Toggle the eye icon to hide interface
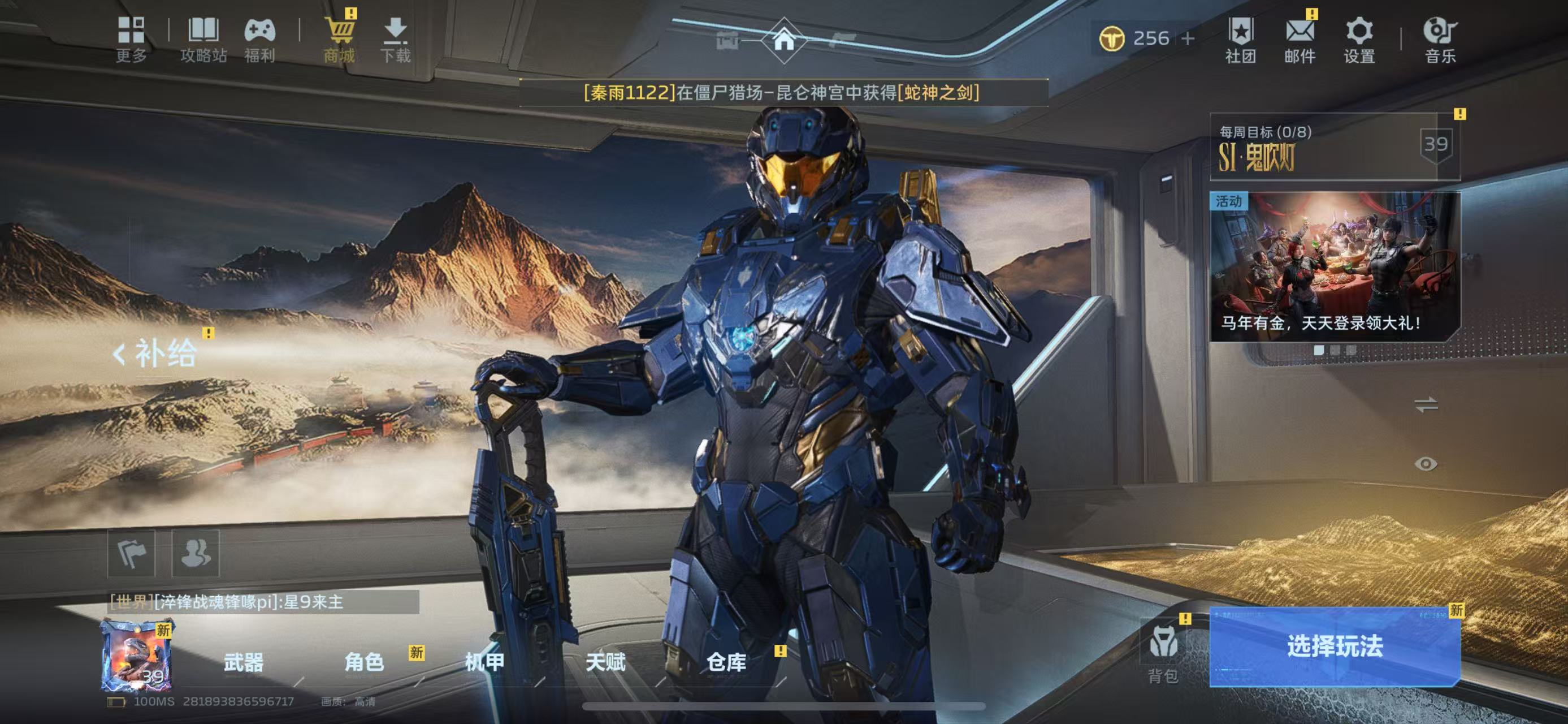 [x=1426, y=464]
